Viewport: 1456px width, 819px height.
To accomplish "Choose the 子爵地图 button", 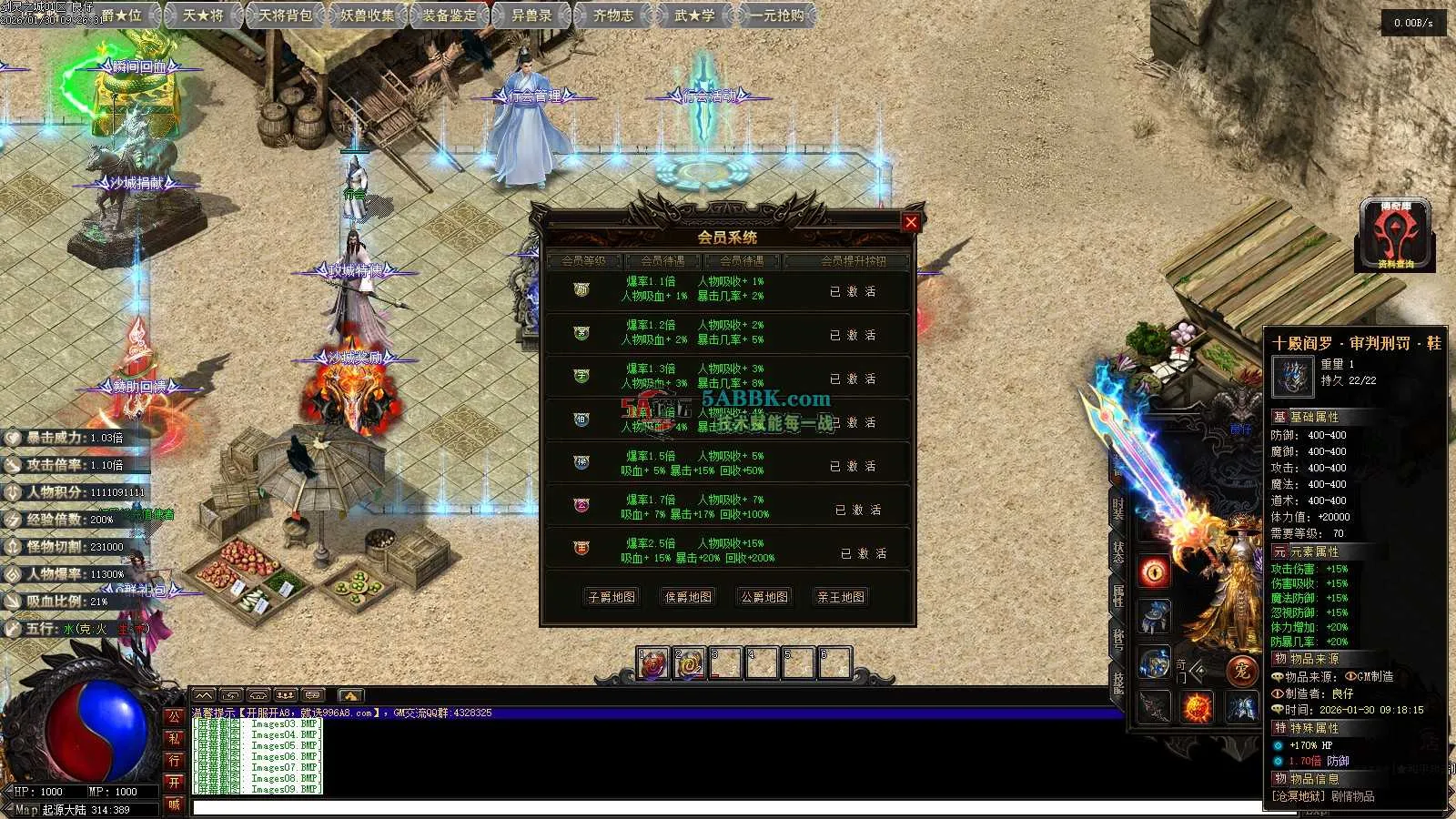I will pos(612,597).
